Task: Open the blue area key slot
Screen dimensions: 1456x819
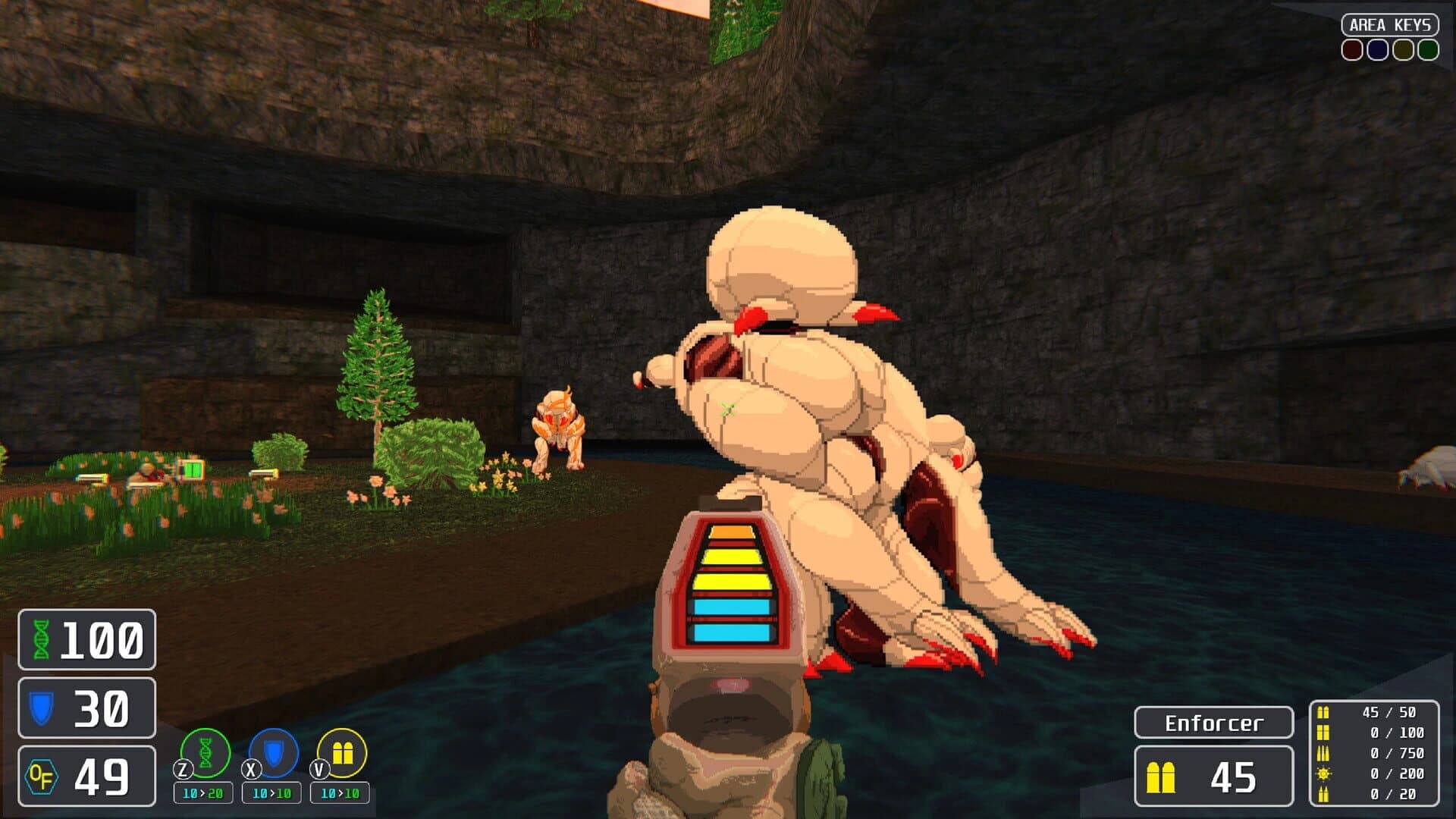Action: [1378, 51]
